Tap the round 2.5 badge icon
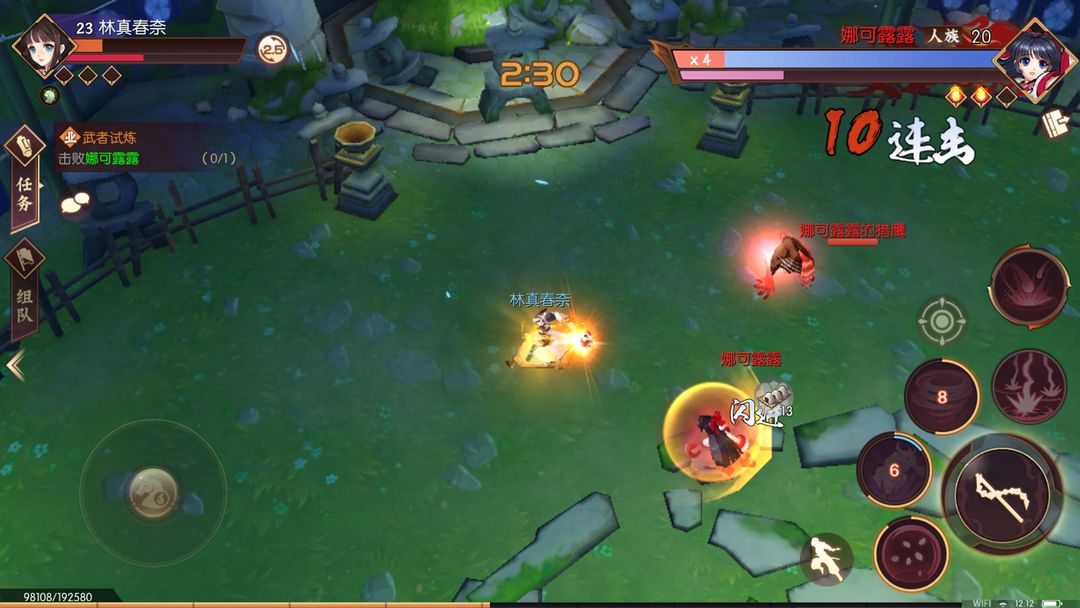This screenshot has height=608, width=1080. (x=271, y=48)
